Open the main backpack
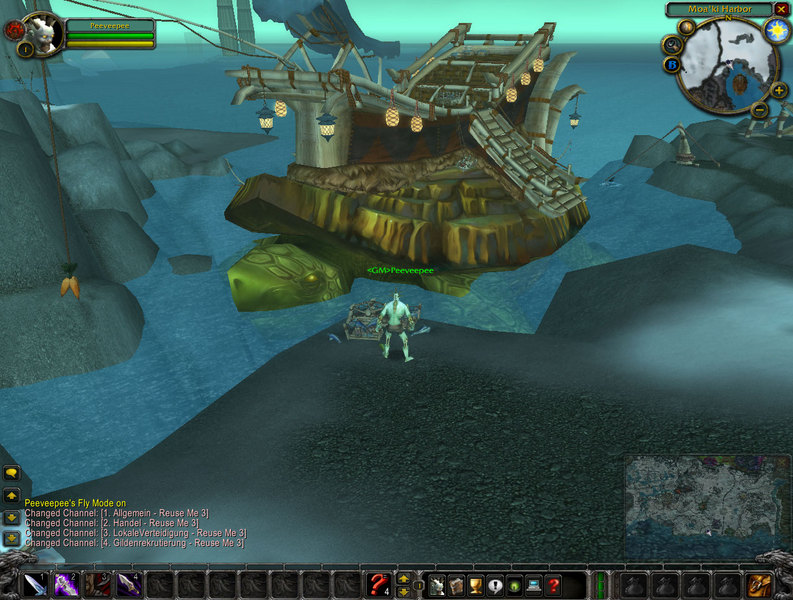 (759, 584)
